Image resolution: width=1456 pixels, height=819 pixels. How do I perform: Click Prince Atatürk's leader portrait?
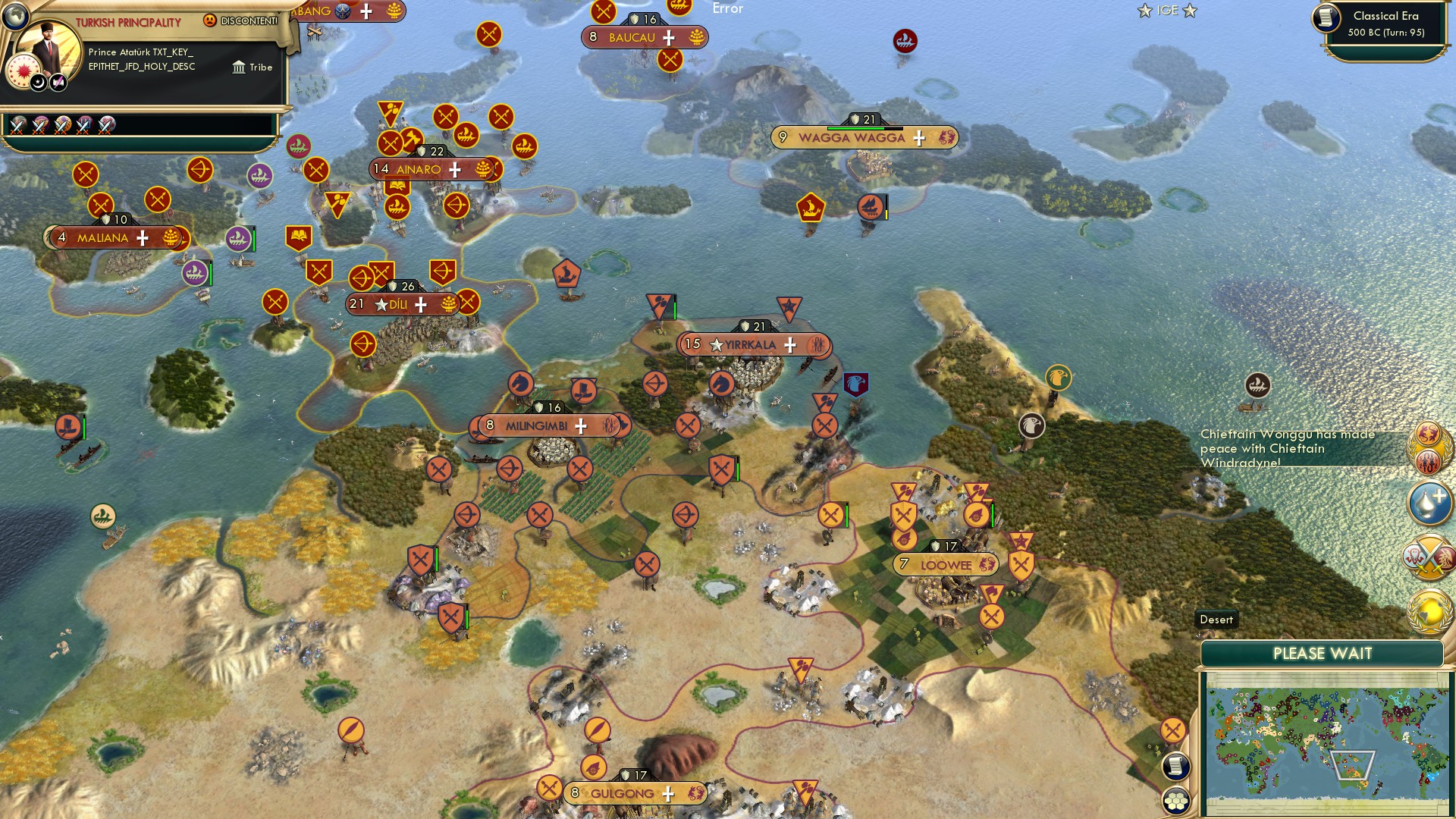[x=49, y=48]
